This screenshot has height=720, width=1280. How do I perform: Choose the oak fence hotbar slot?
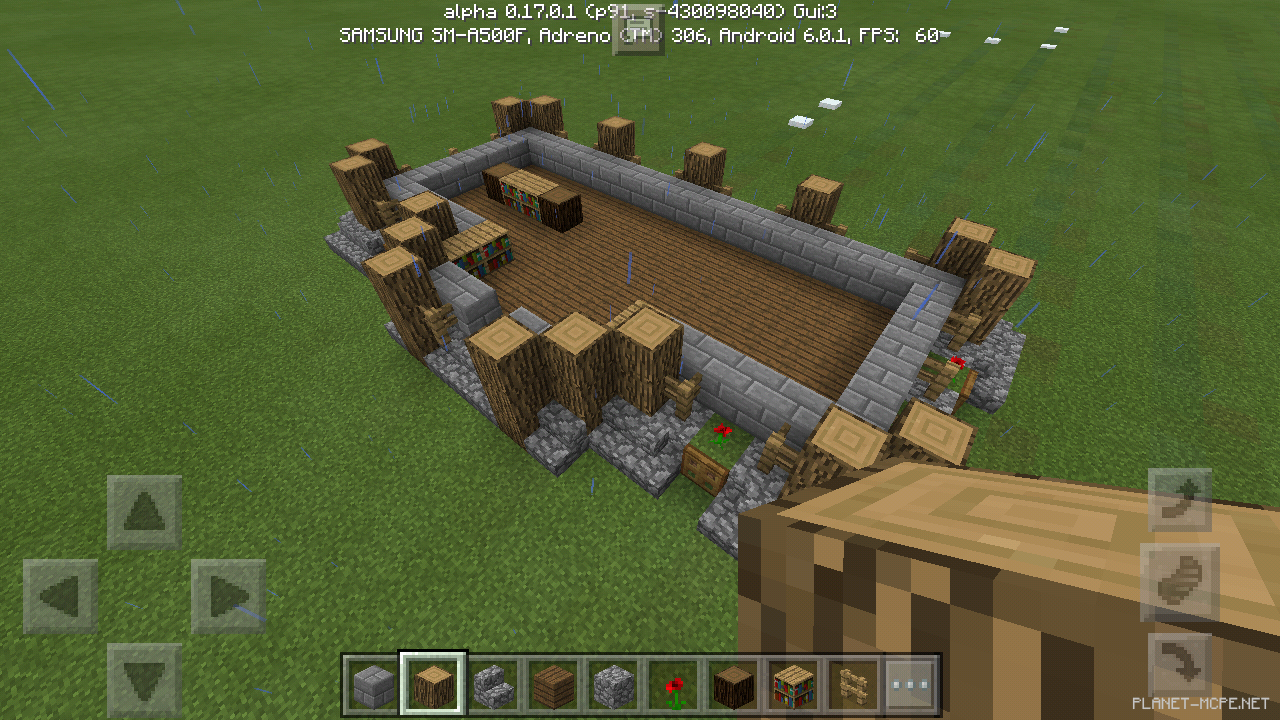click(x=852, y=682)
